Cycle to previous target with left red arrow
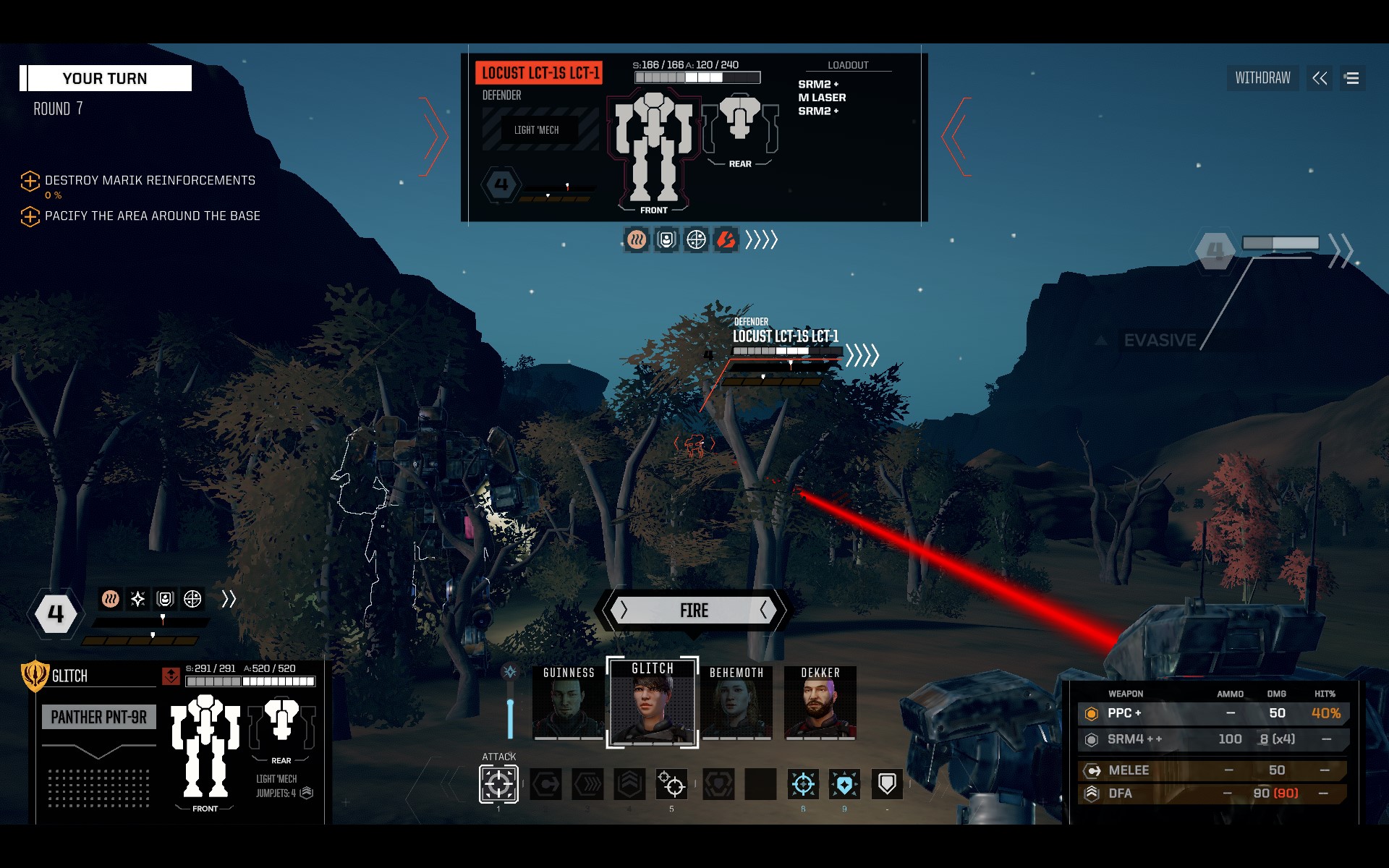 coord(434,136)
